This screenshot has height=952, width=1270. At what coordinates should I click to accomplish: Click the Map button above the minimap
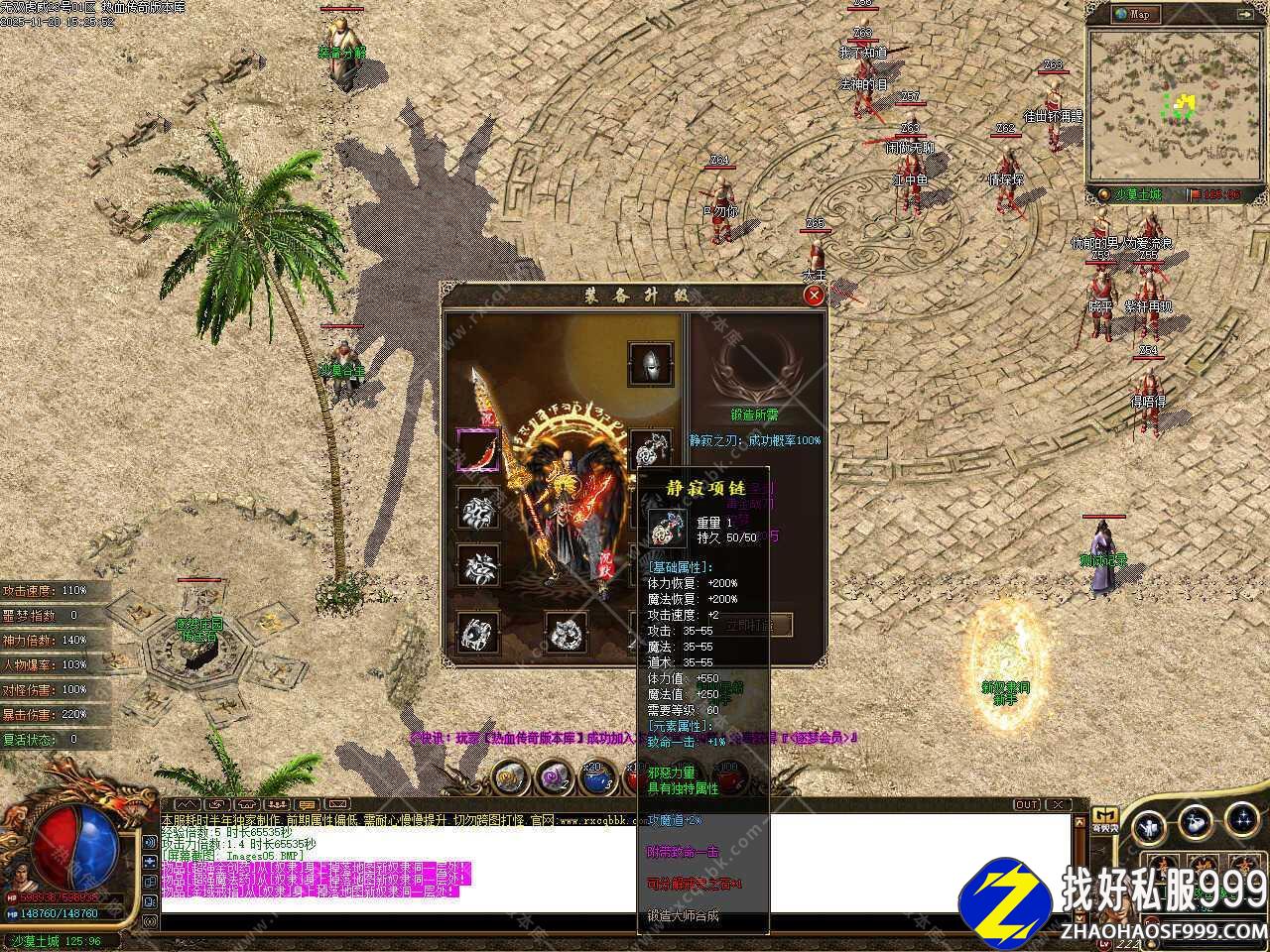1133,14
